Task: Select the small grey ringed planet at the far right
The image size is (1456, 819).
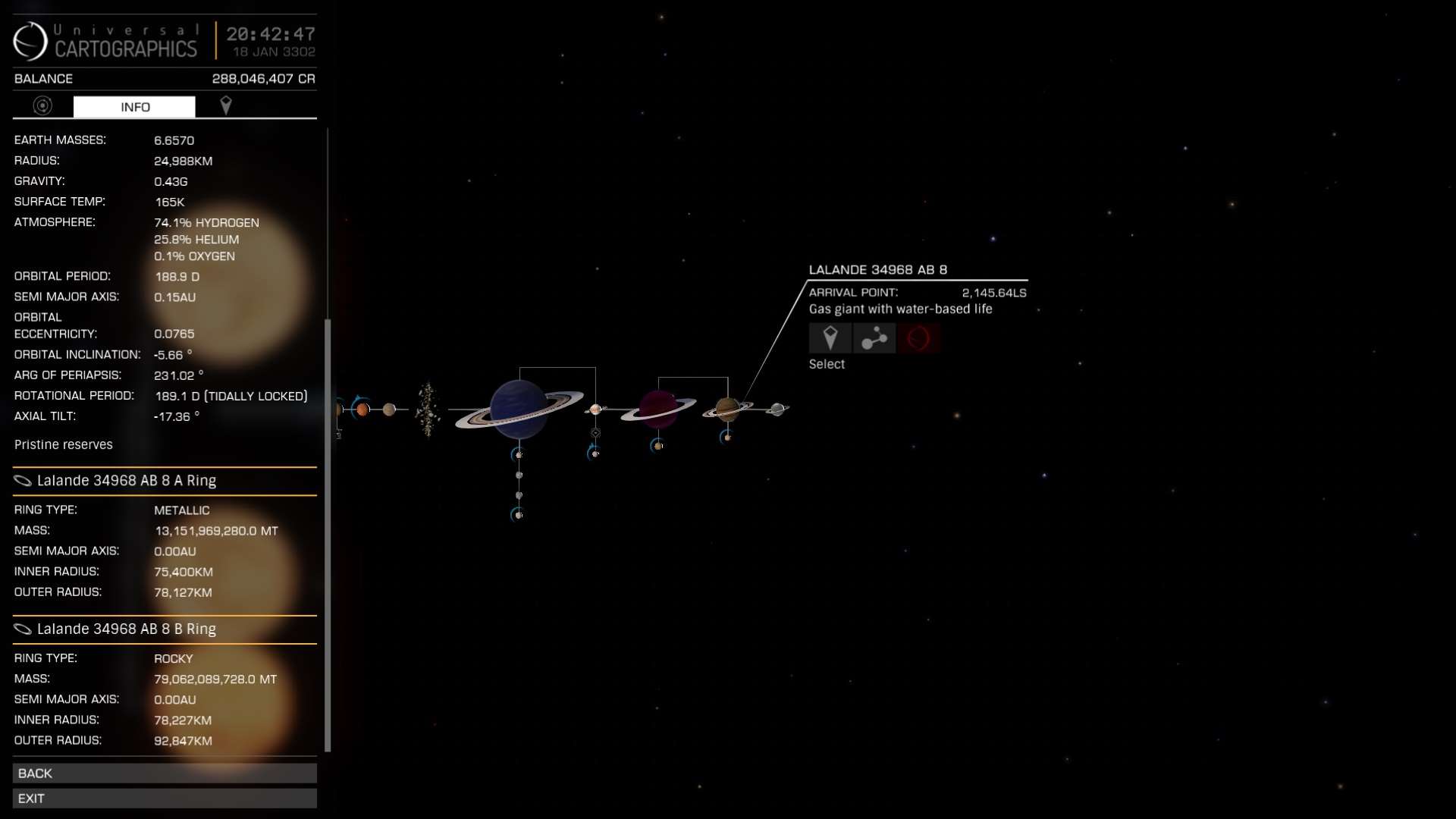Action: tap(777, 409)
